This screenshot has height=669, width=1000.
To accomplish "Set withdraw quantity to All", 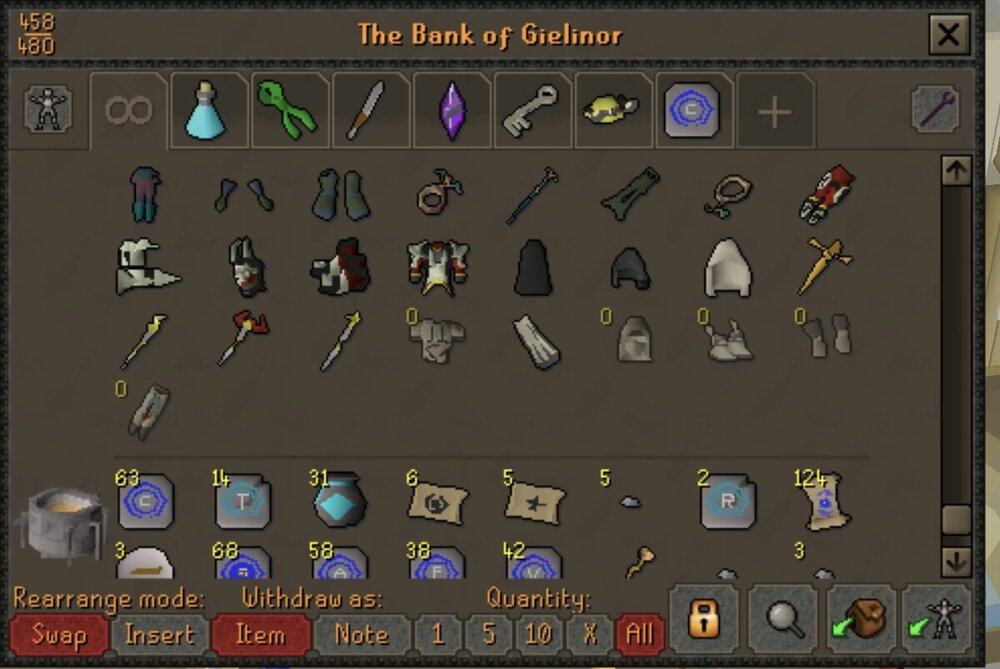I will 638,634.
